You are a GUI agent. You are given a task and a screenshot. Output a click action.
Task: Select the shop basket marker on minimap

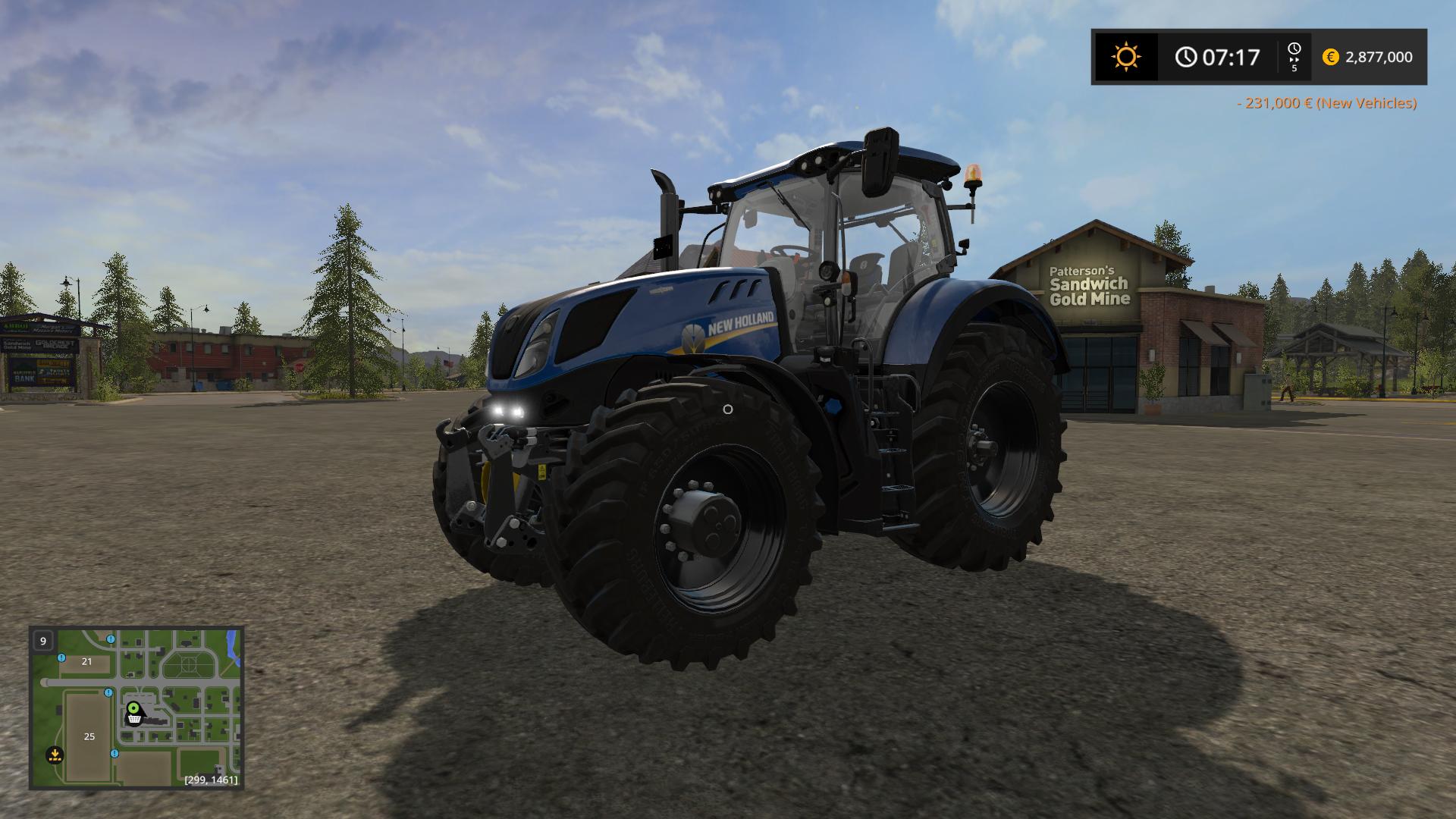[134, 720]
